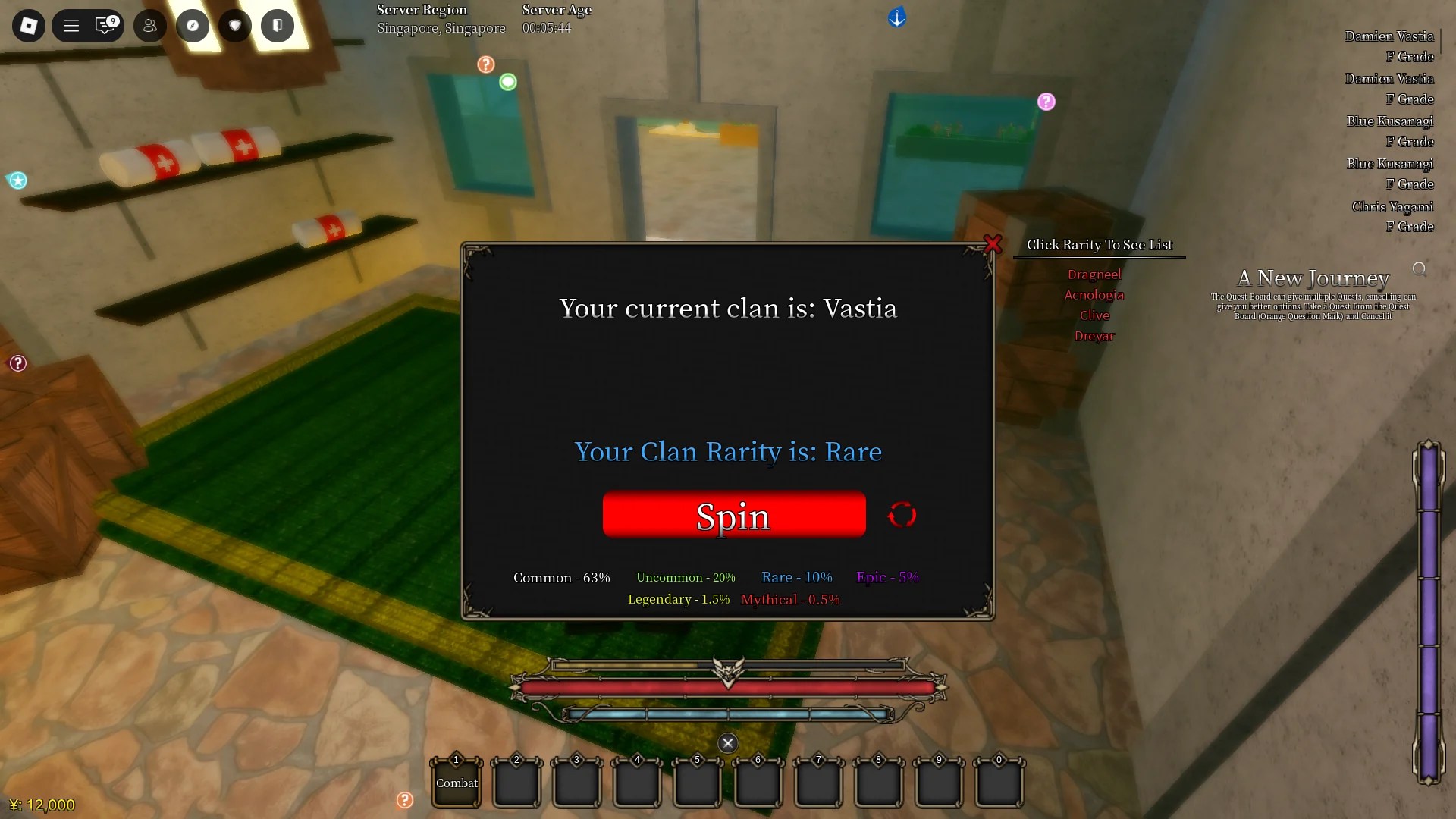Open the shield safety icon
Screen dimensions: 1456x819
(234, 25)
